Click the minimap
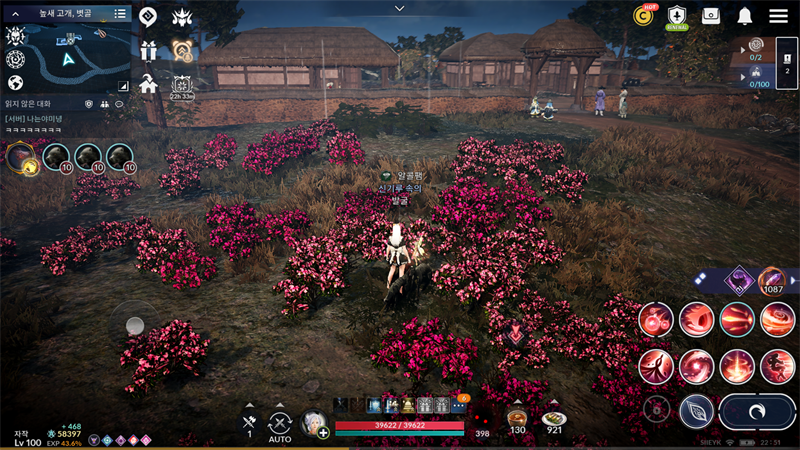 pyautogui.click(x=68, y=58)
